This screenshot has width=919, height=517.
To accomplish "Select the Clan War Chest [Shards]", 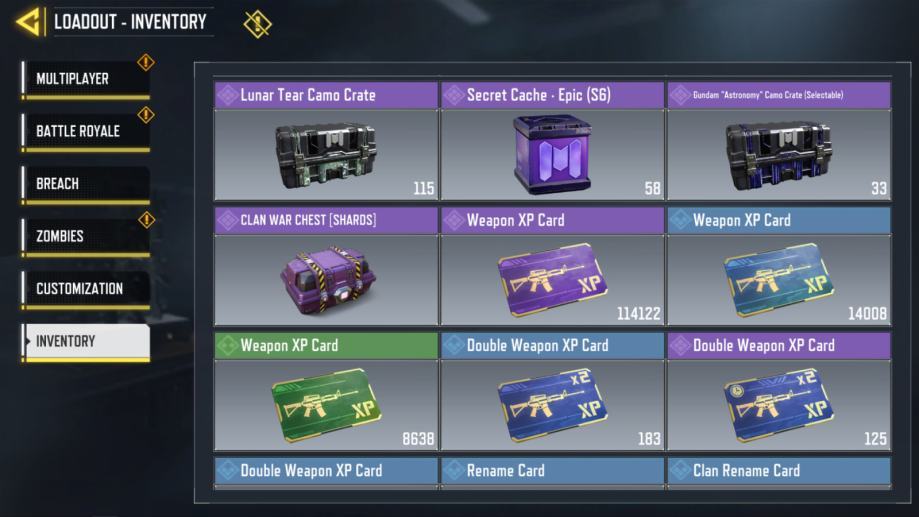I will [x=326, y=267].
